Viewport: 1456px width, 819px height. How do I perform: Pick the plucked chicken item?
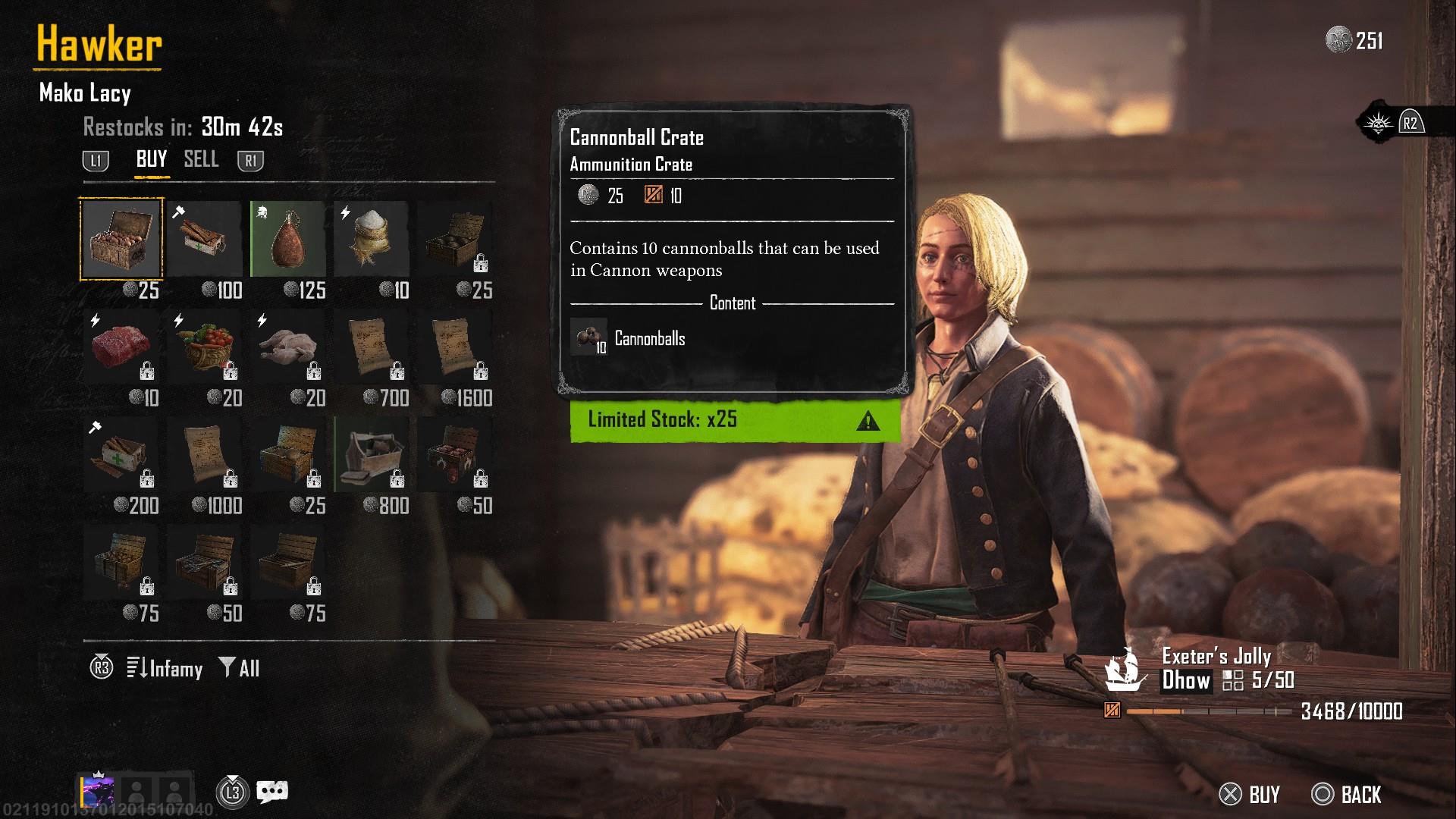288,347
